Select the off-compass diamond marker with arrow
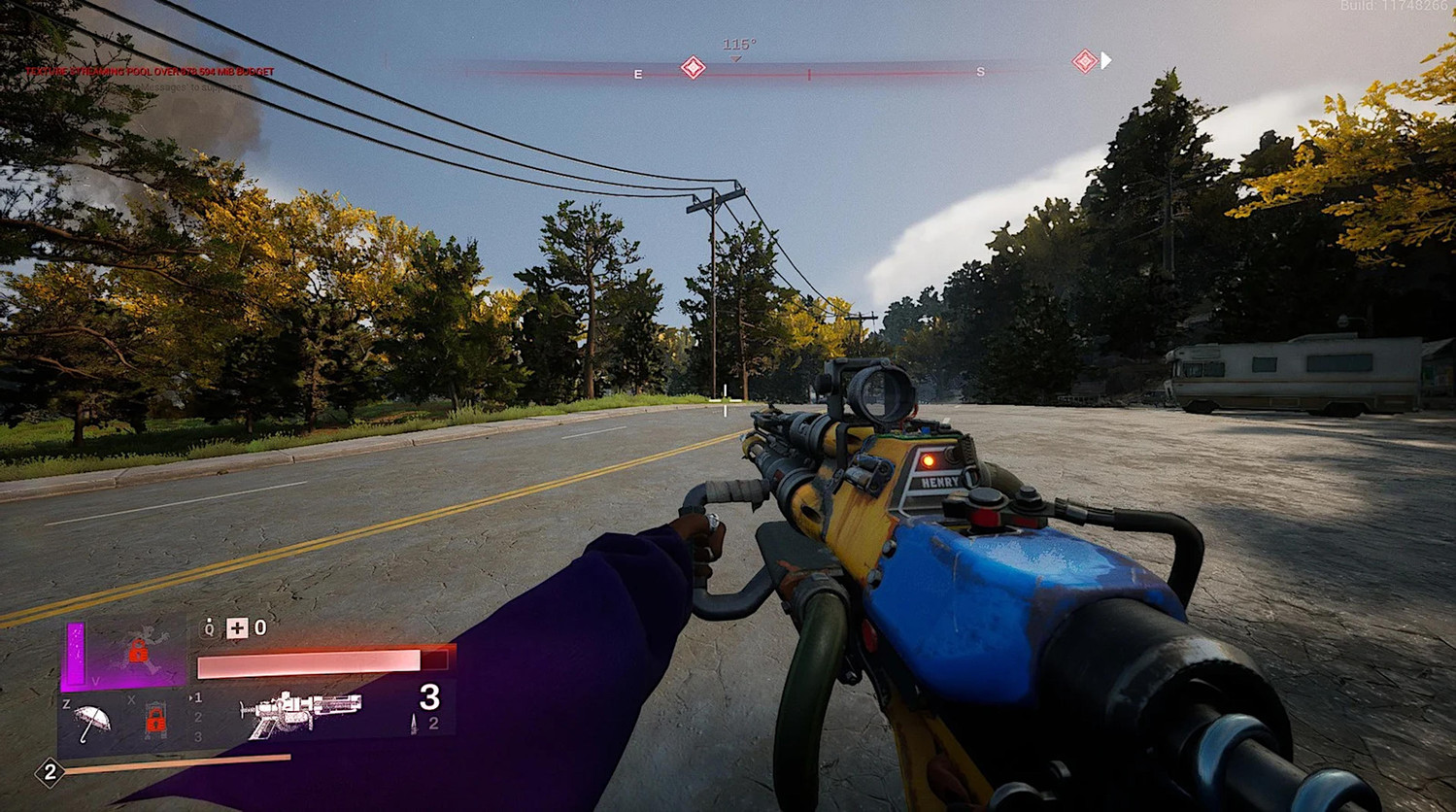 tap(1085, 61)
